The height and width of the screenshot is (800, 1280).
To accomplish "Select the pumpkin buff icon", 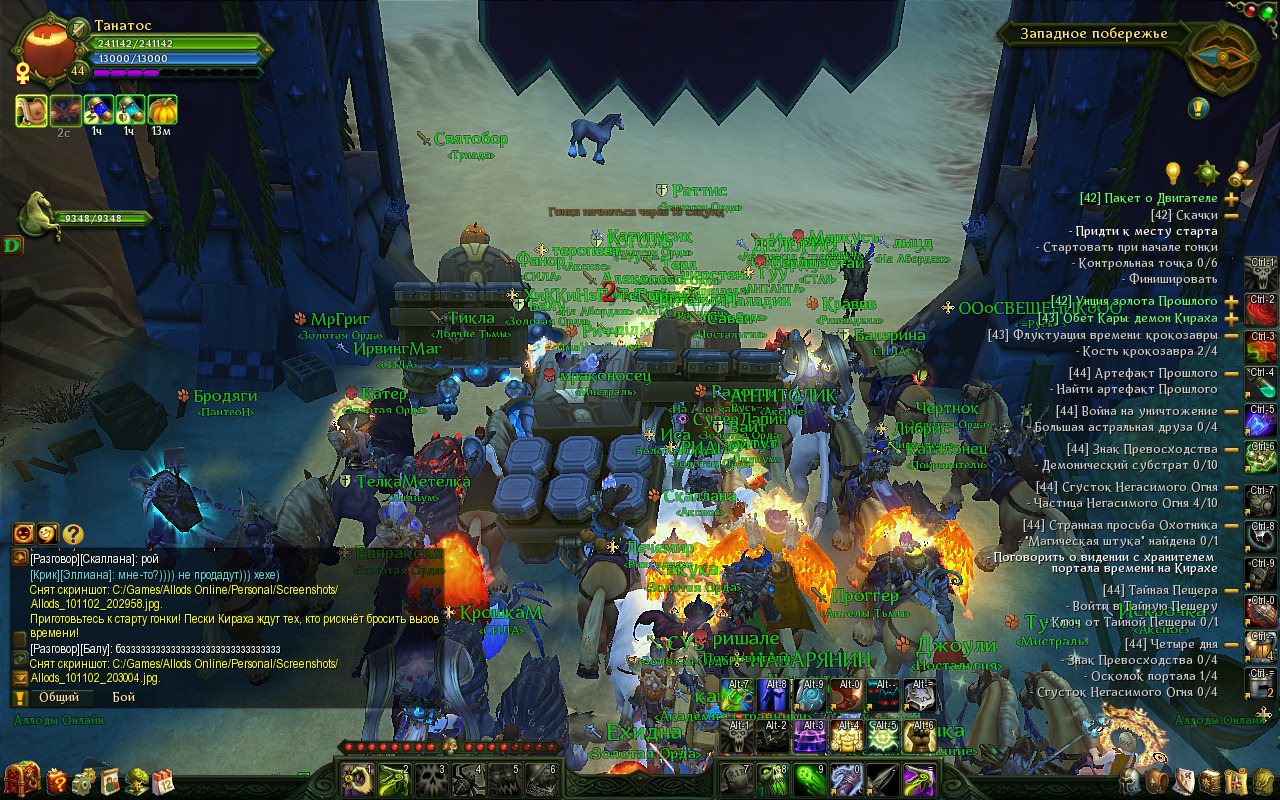I will 162,110.
